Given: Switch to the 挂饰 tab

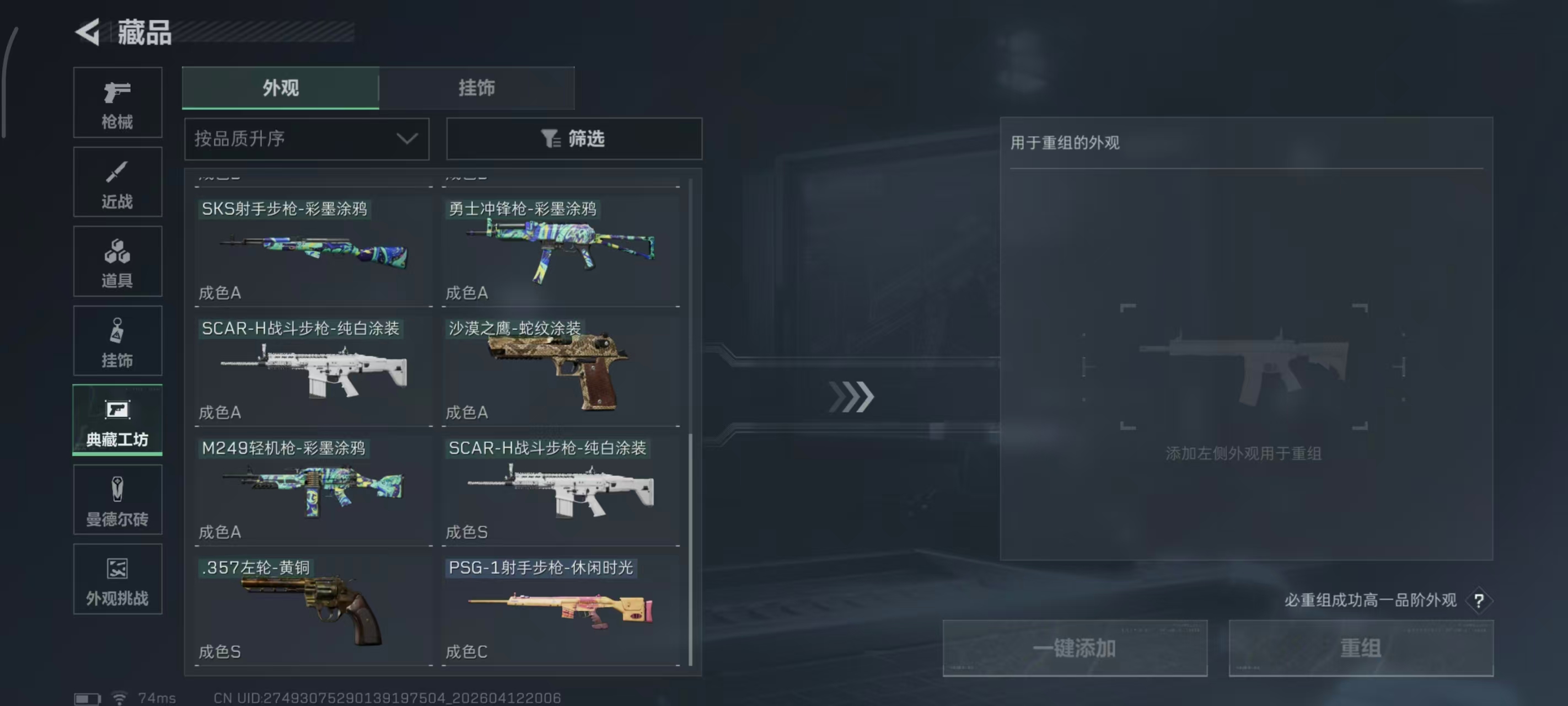Looking at the screenshot, I should click(x=476, y=88).
